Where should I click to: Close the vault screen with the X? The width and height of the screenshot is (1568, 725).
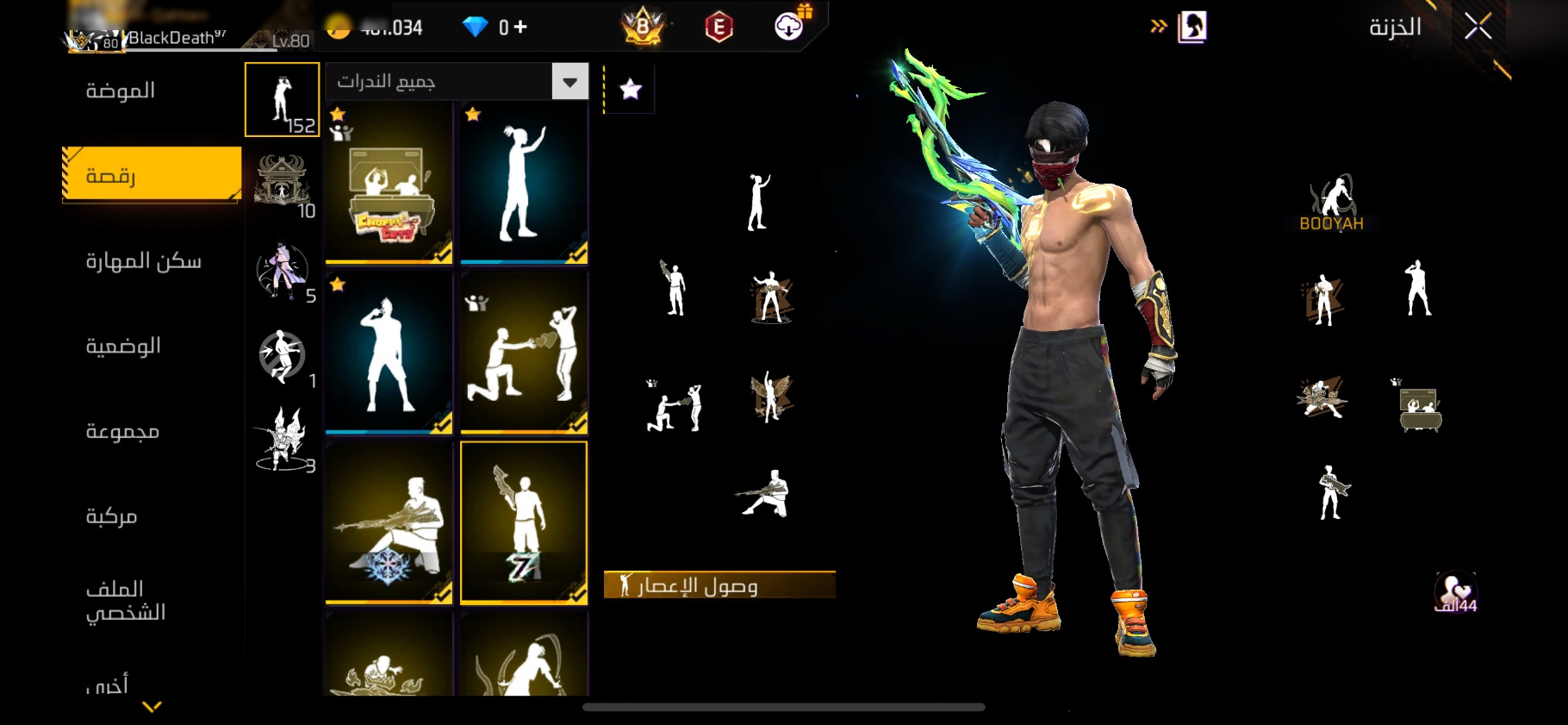pos(1478,28)
